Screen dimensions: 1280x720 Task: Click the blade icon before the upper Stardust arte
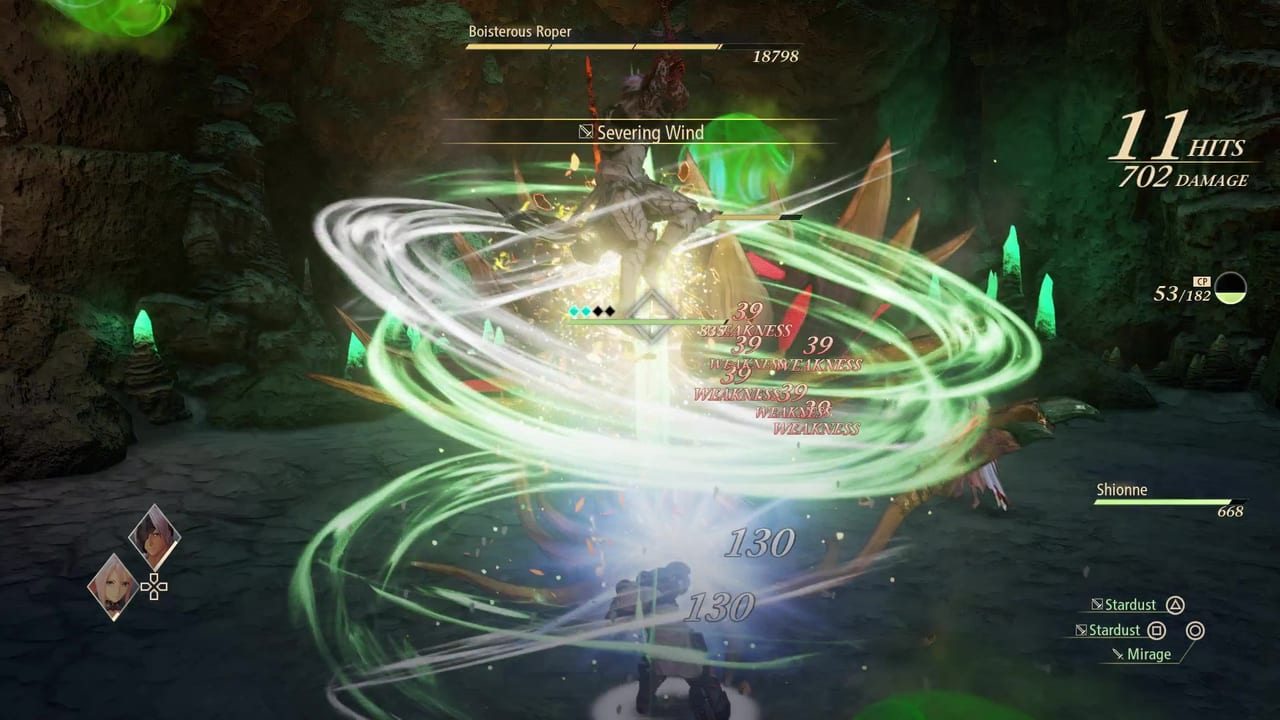1097,604
